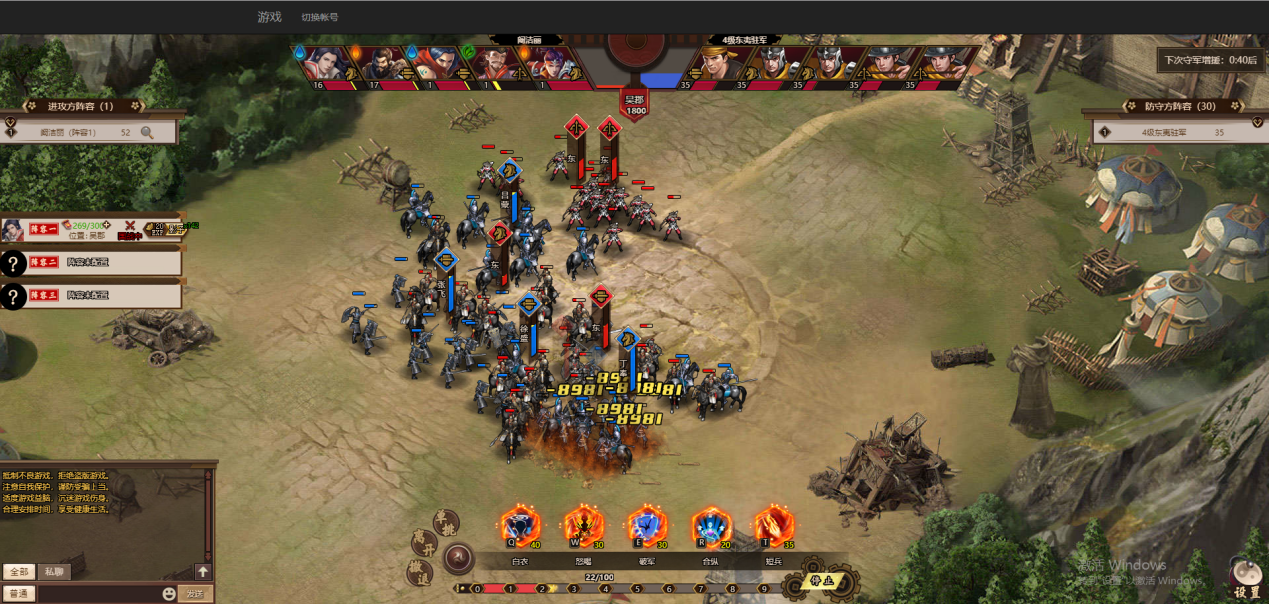Switch chat to the 私聊 tab

pos(54,572)
